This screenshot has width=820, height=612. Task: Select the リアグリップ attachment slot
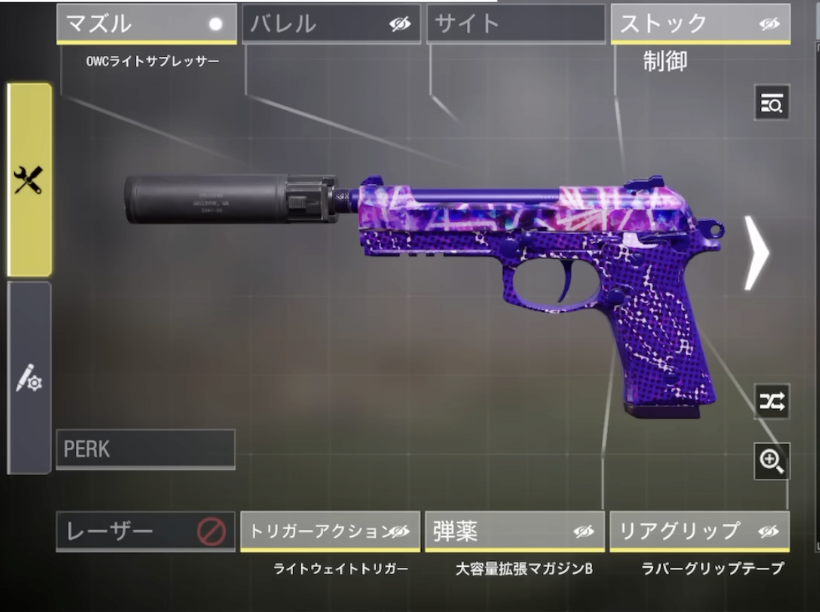699,531
